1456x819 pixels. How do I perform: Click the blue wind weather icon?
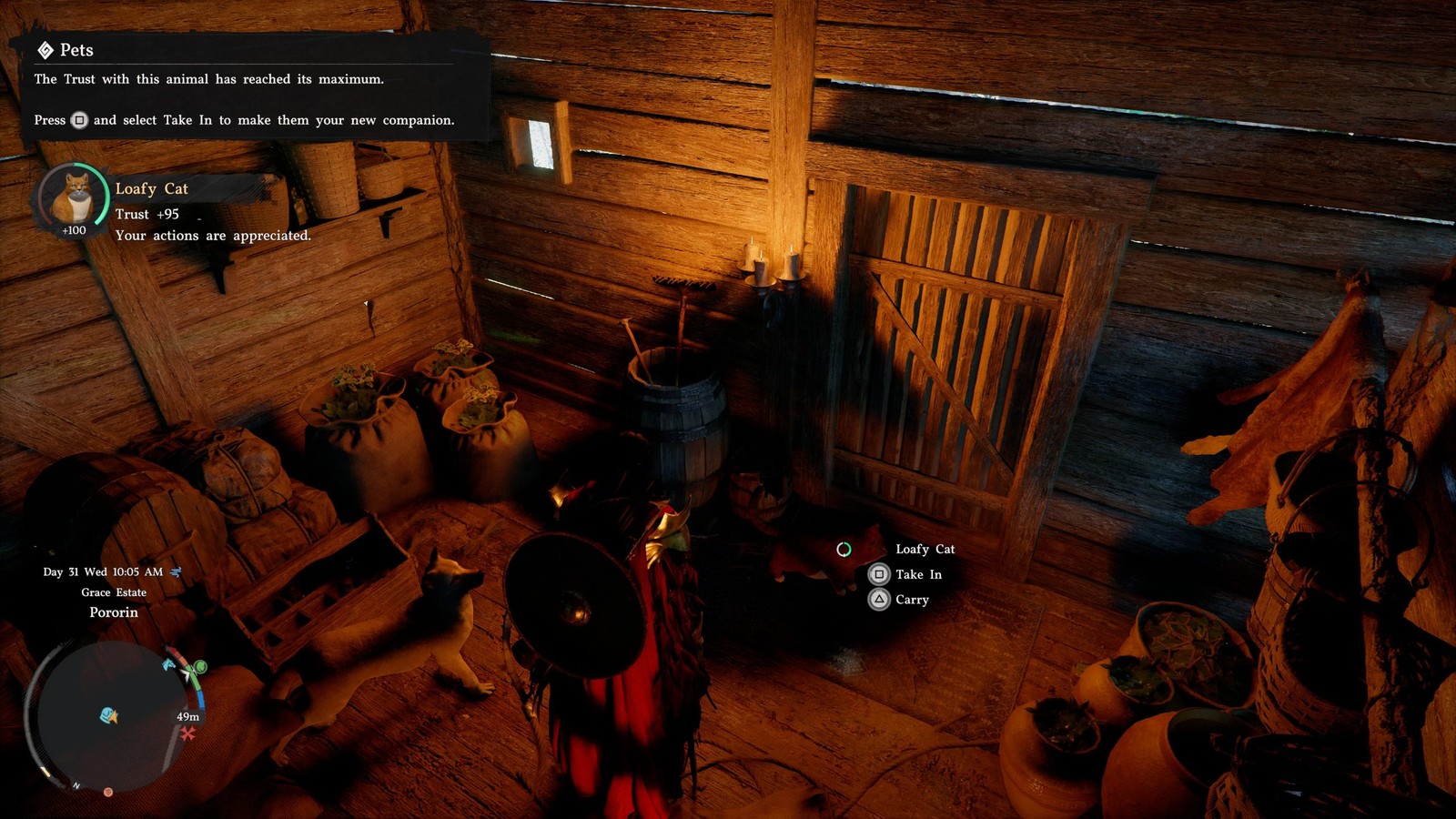click(176, 571)
